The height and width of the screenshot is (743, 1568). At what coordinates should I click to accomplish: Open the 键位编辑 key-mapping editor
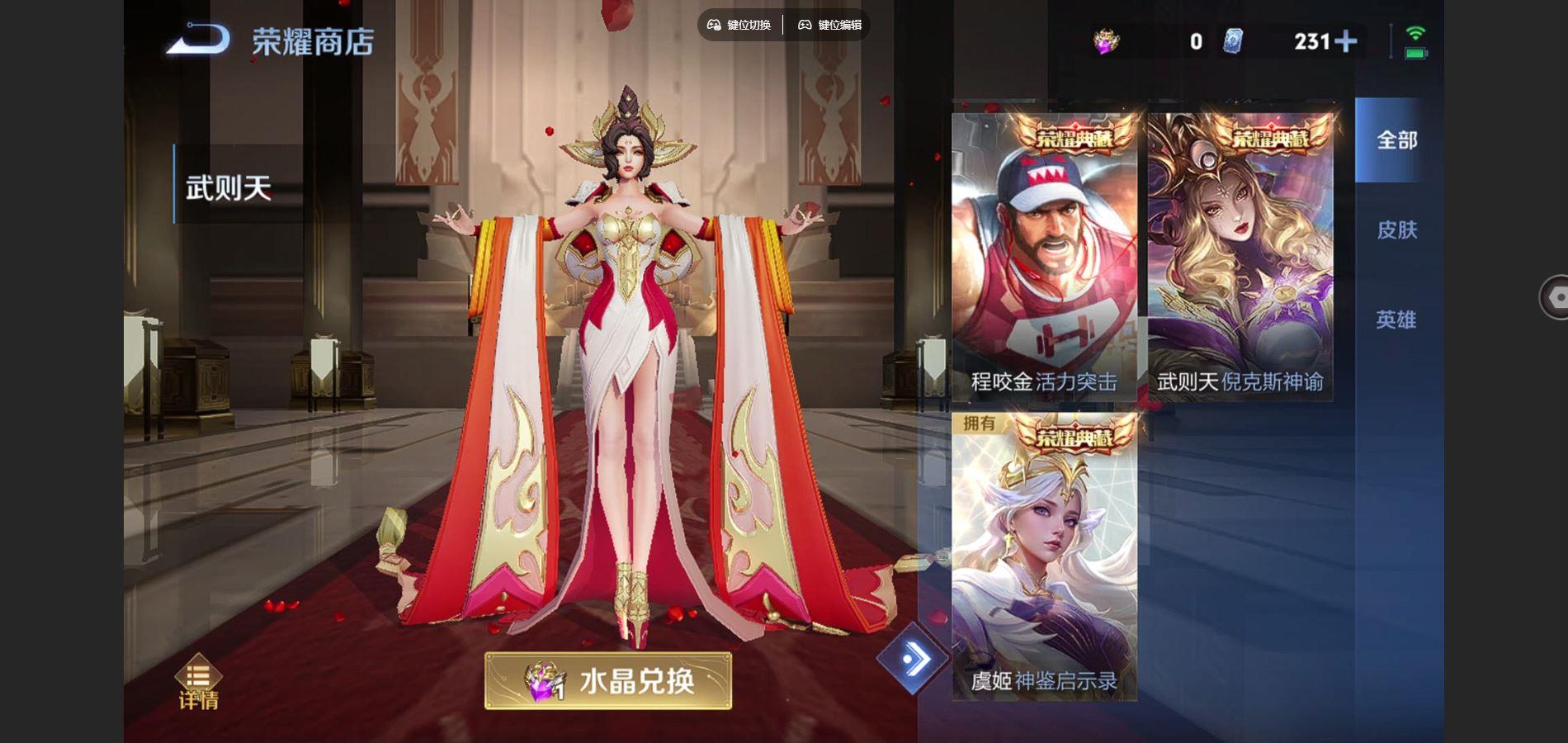(832, 25)
